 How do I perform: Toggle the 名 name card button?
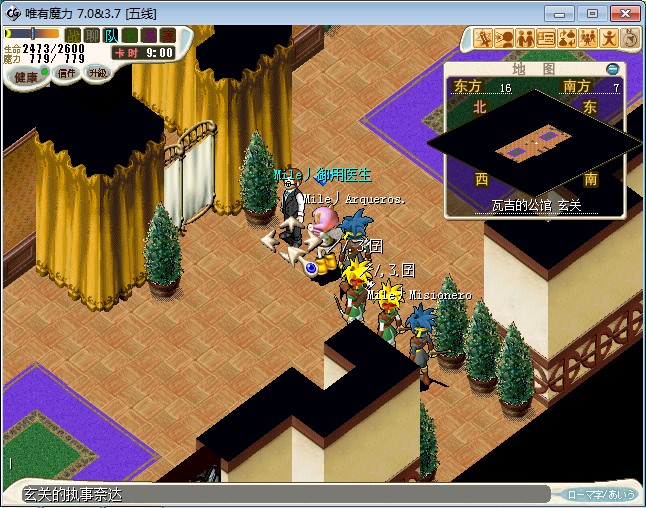(x=130, y=35)
